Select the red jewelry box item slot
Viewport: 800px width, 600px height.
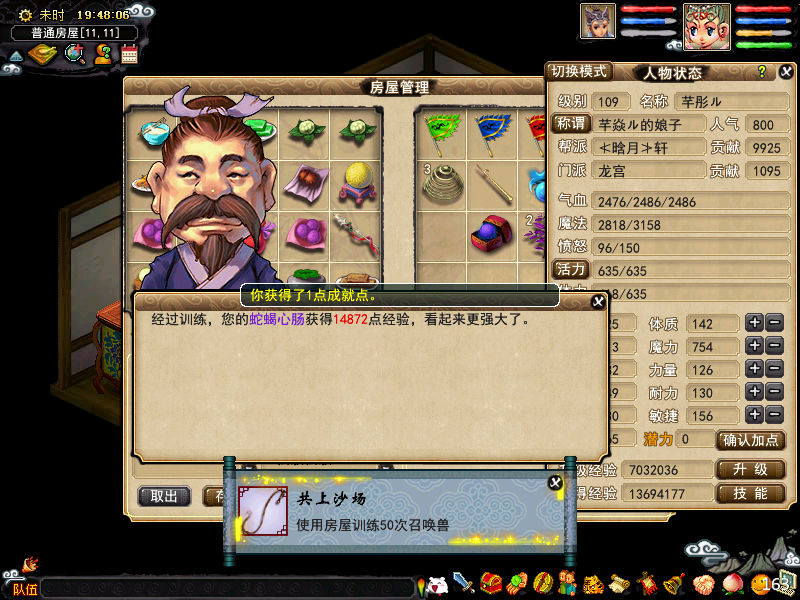coord(487,232)
